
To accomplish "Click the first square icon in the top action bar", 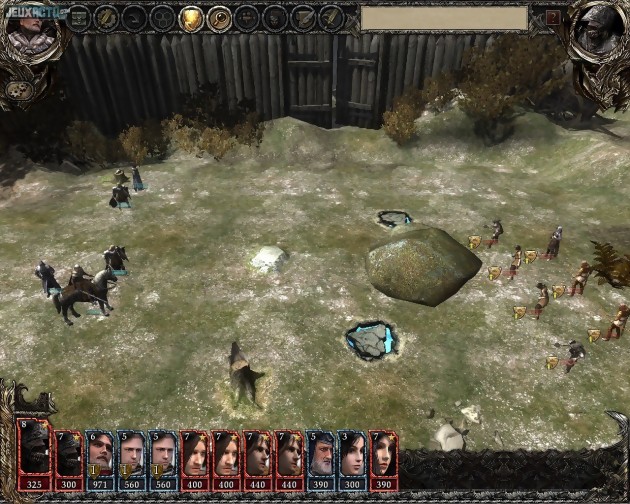I will 78,18.
